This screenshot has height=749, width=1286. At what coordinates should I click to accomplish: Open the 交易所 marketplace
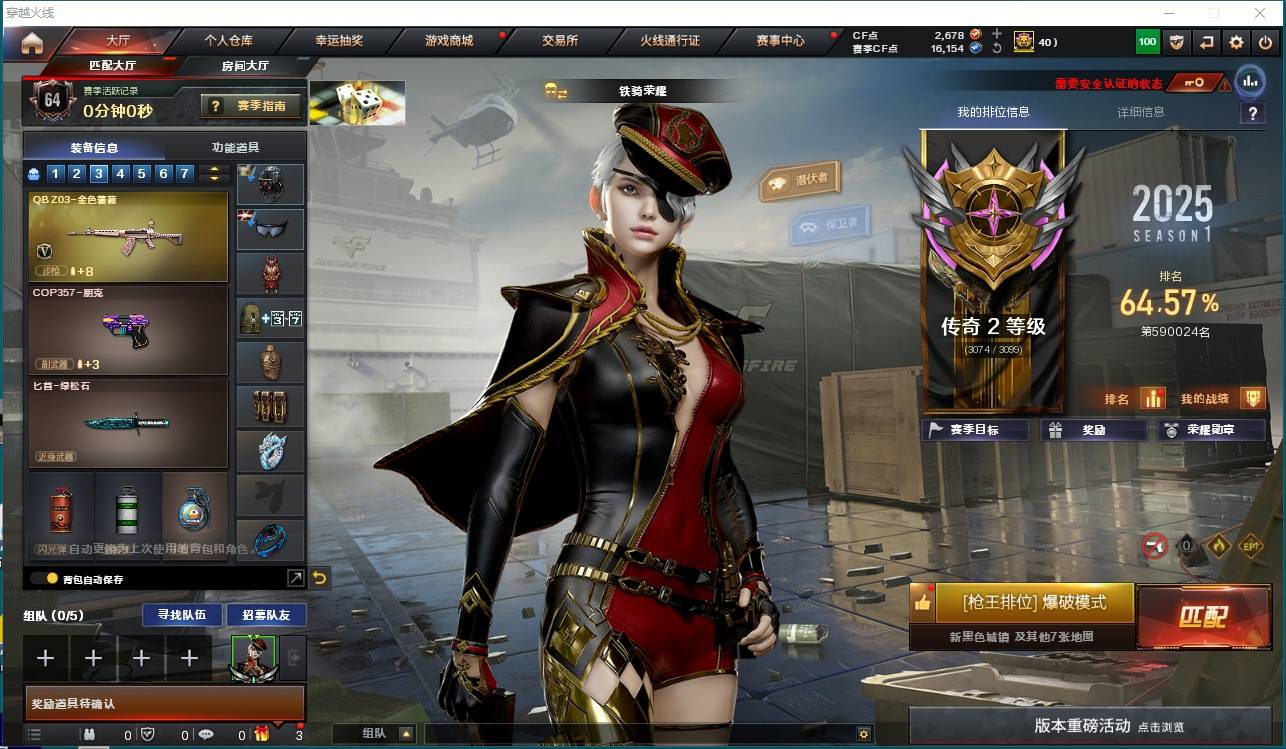[x=560, y=41]
